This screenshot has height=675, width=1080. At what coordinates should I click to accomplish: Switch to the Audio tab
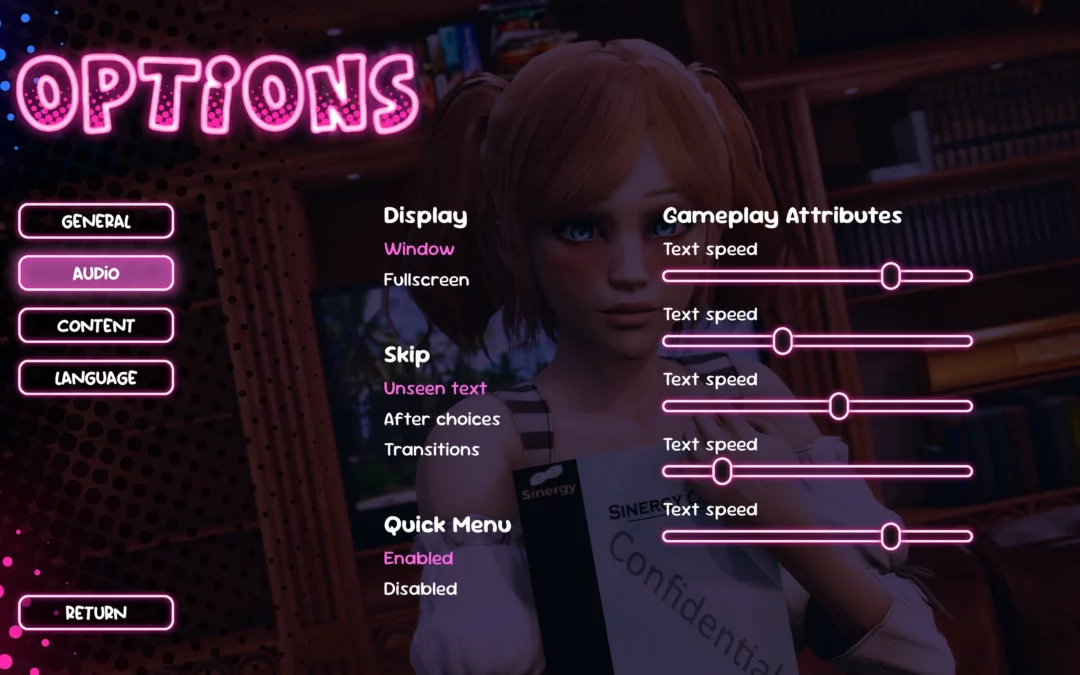tap(96, 273)
